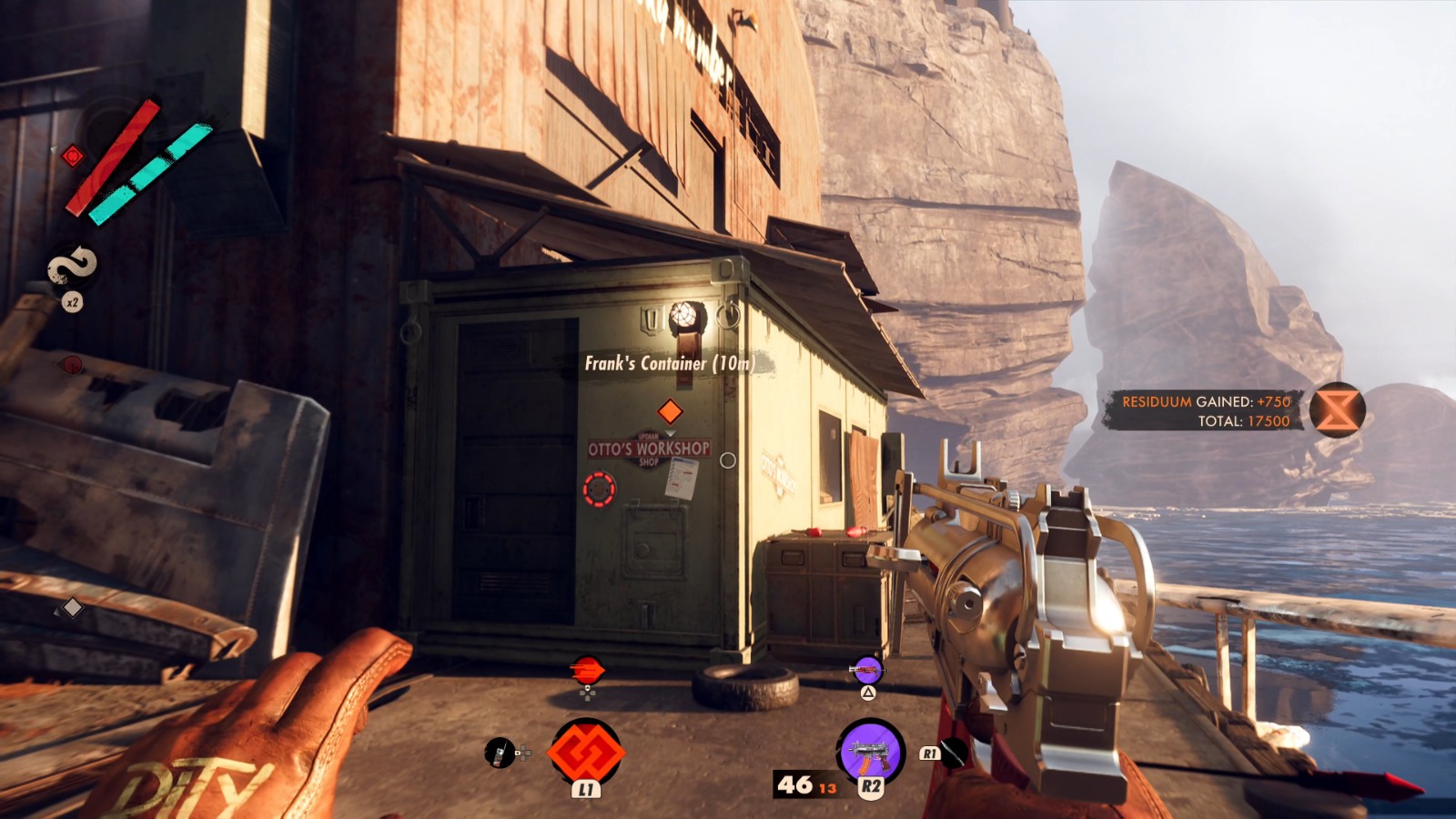This screenshot has width=1456, height=819.
Task: Activate the orange Nexus slab icon
Action: coord(586,753)
